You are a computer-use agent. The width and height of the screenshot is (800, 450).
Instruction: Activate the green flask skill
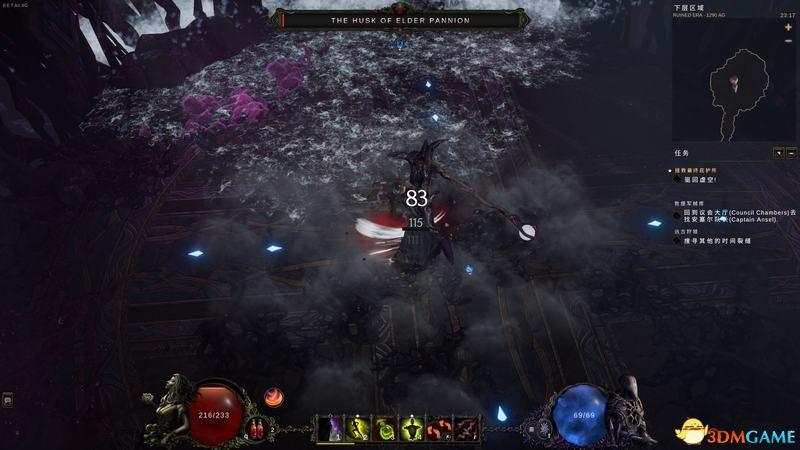(385, 429)
